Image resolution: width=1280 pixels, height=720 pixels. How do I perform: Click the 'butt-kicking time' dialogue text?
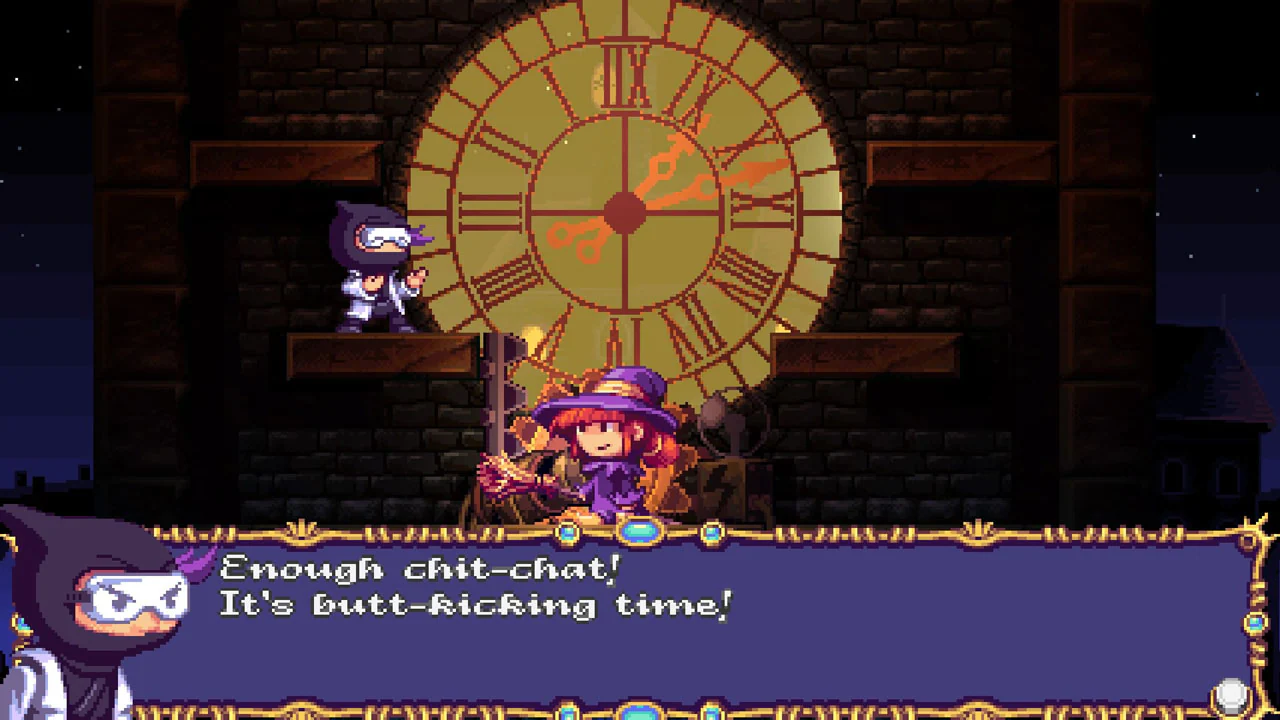tap(520, 605)
